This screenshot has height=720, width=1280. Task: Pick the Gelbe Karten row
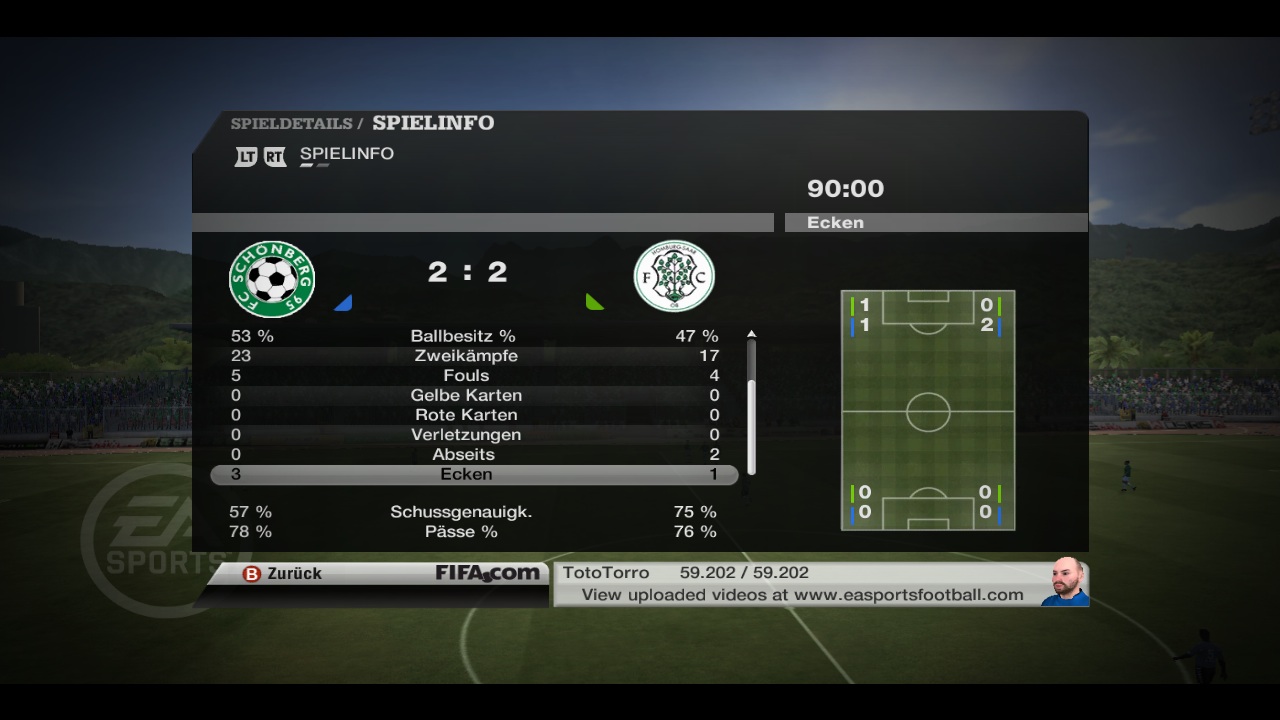466,395
